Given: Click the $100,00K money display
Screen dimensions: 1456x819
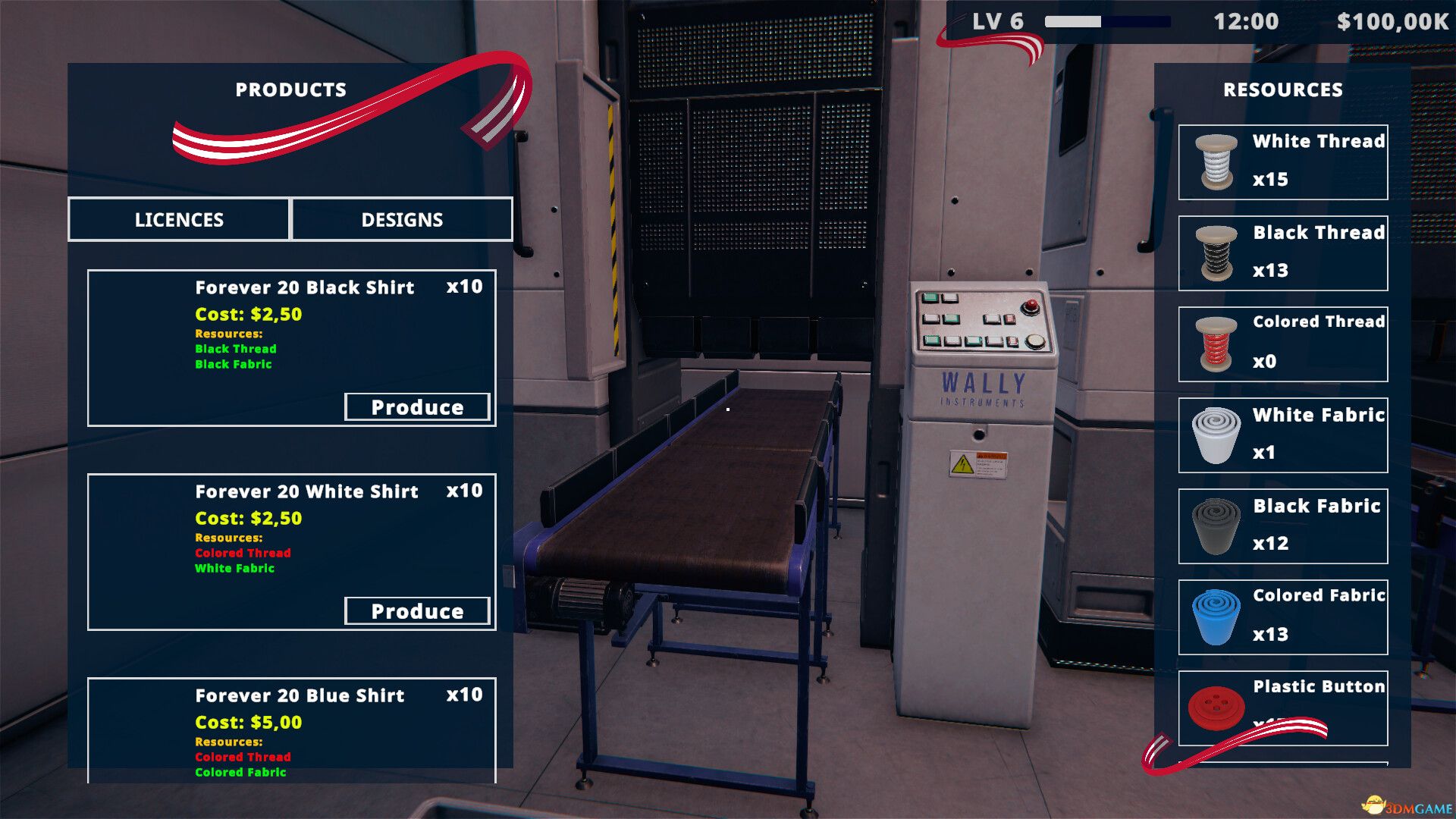Looking at the screenshot, I should (x=1393, y=21).
